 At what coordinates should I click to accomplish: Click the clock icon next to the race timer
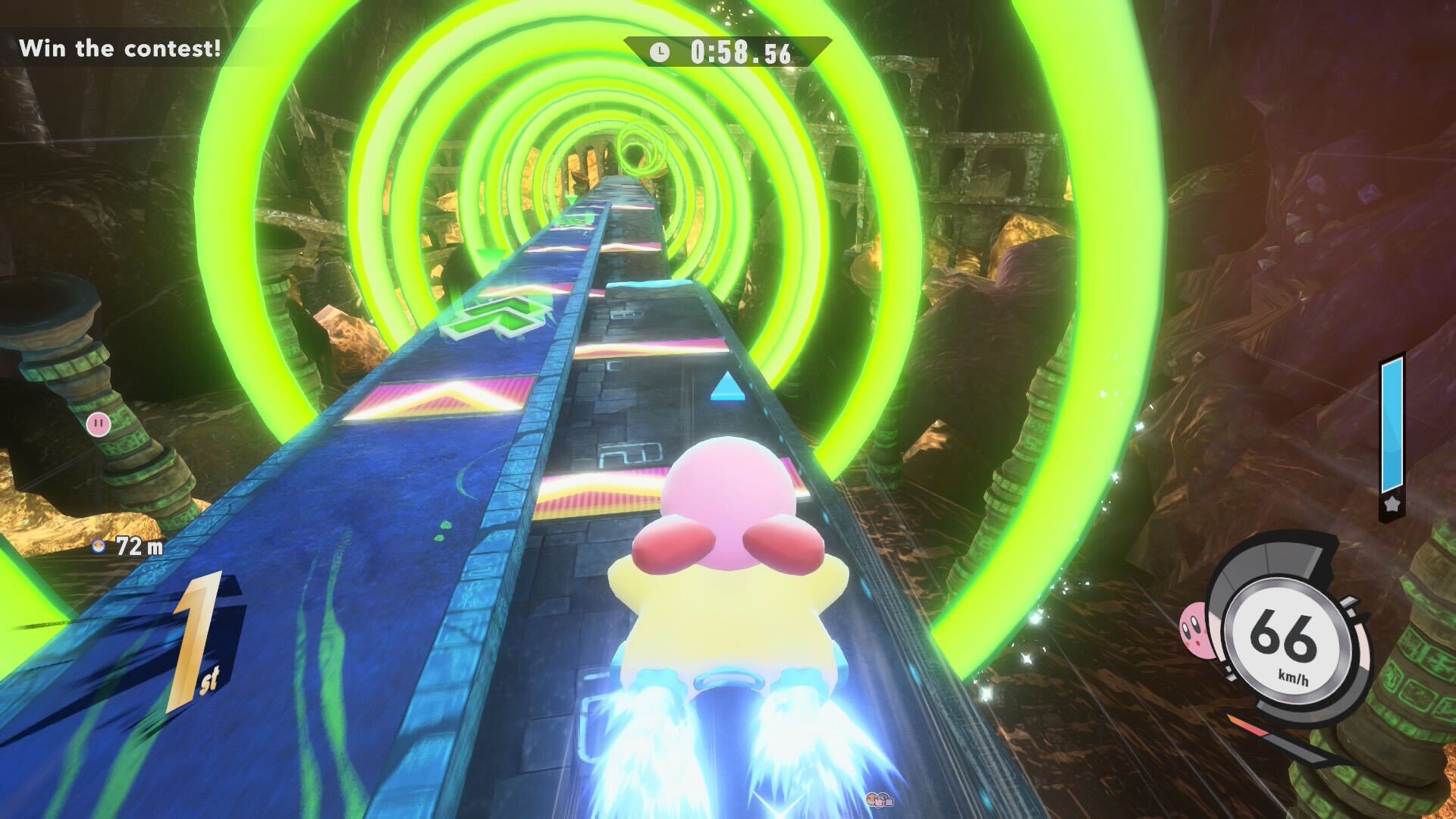[659, 50]
